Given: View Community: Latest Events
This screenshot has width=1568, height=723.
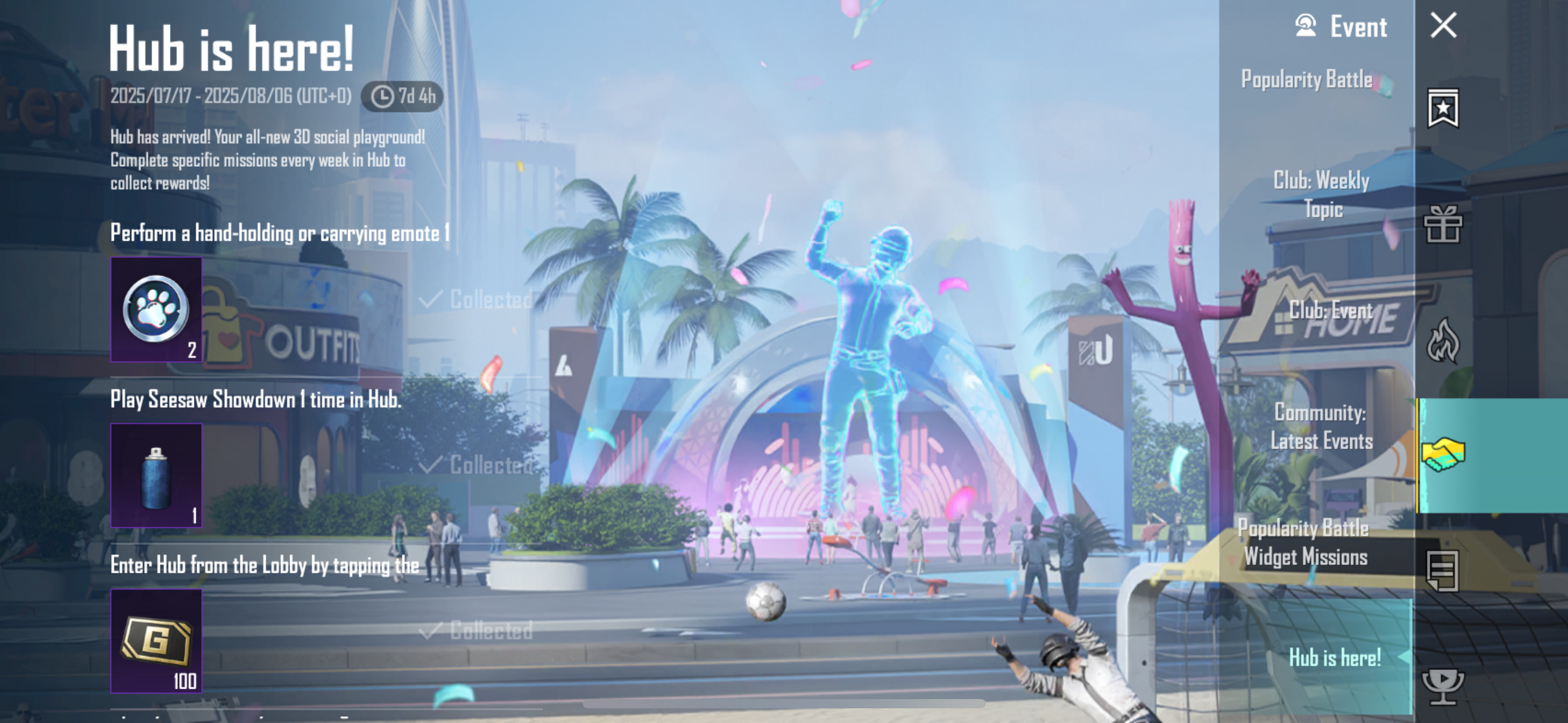Looking at the screenshot, I should click(1321, 427).
